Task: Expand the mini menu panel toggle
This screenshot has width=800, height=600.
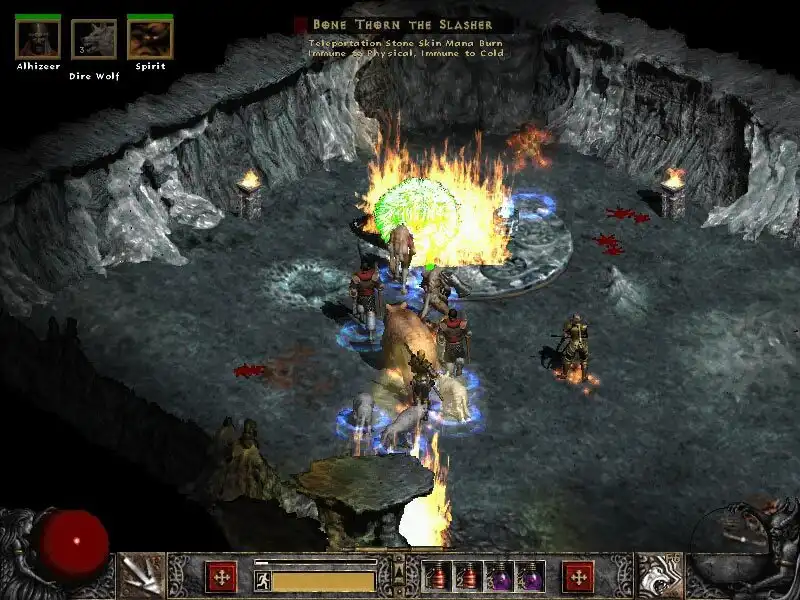Action: point(398,571)
